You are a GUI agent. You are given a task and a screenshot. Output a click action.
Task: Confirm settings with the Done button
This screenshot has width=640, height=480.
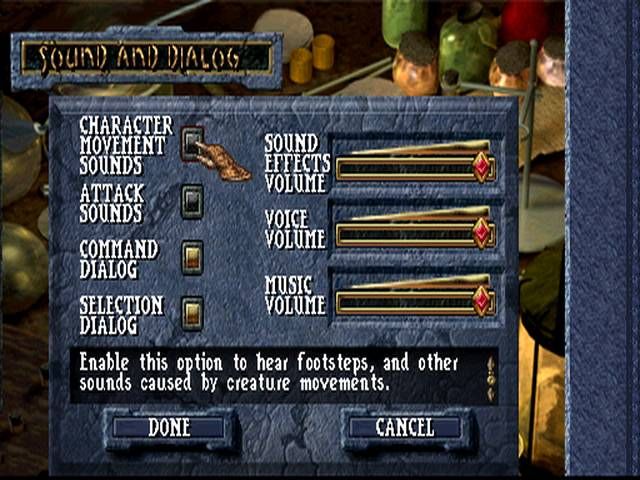pyautogui.click(x=169, y=428)
